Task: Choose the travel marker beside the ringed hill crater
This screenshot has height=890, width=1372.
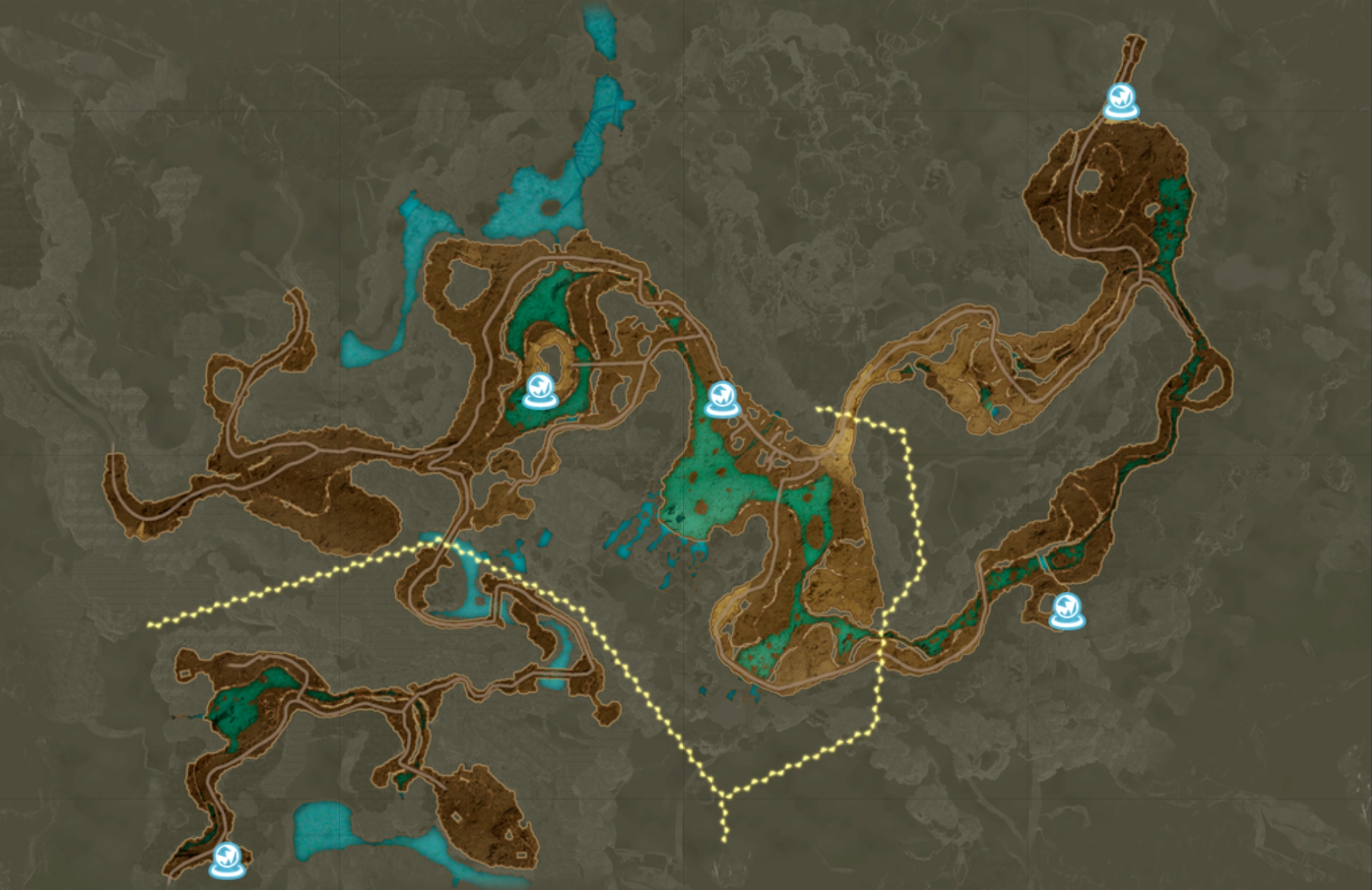Action: [x=540, y=390]
